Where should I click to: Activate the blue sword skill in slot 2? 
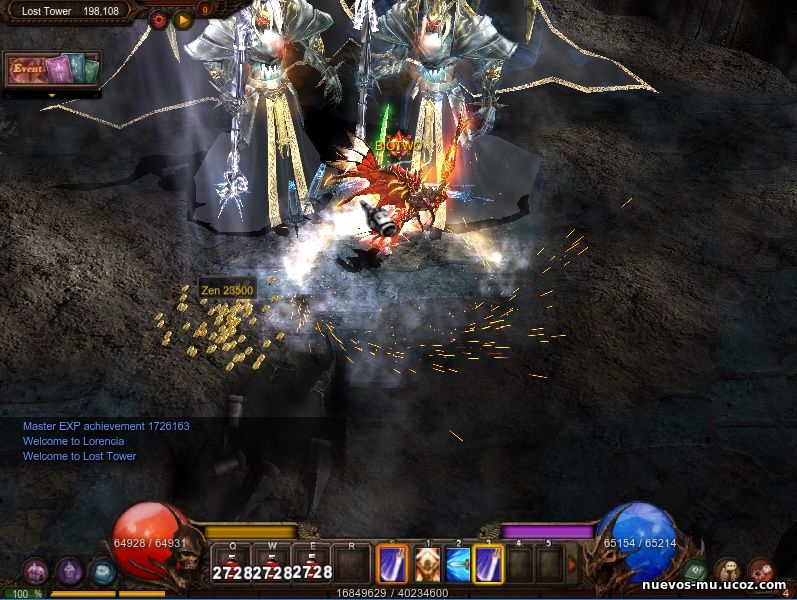(459, 565)
